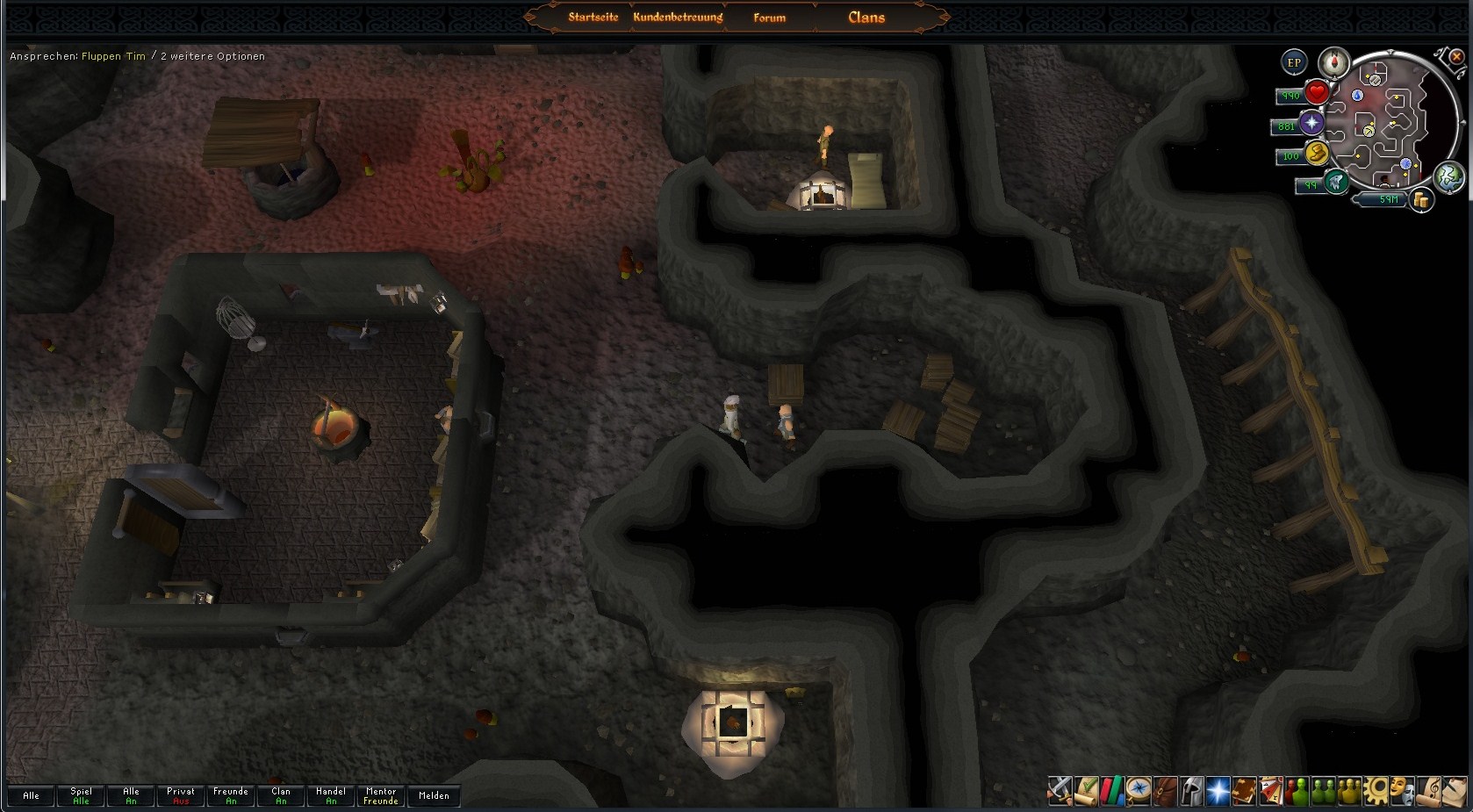This screenshot has width=1473, height=812.
Task: Open the brown backpack inventory tab
Action: coord(1166,791)
